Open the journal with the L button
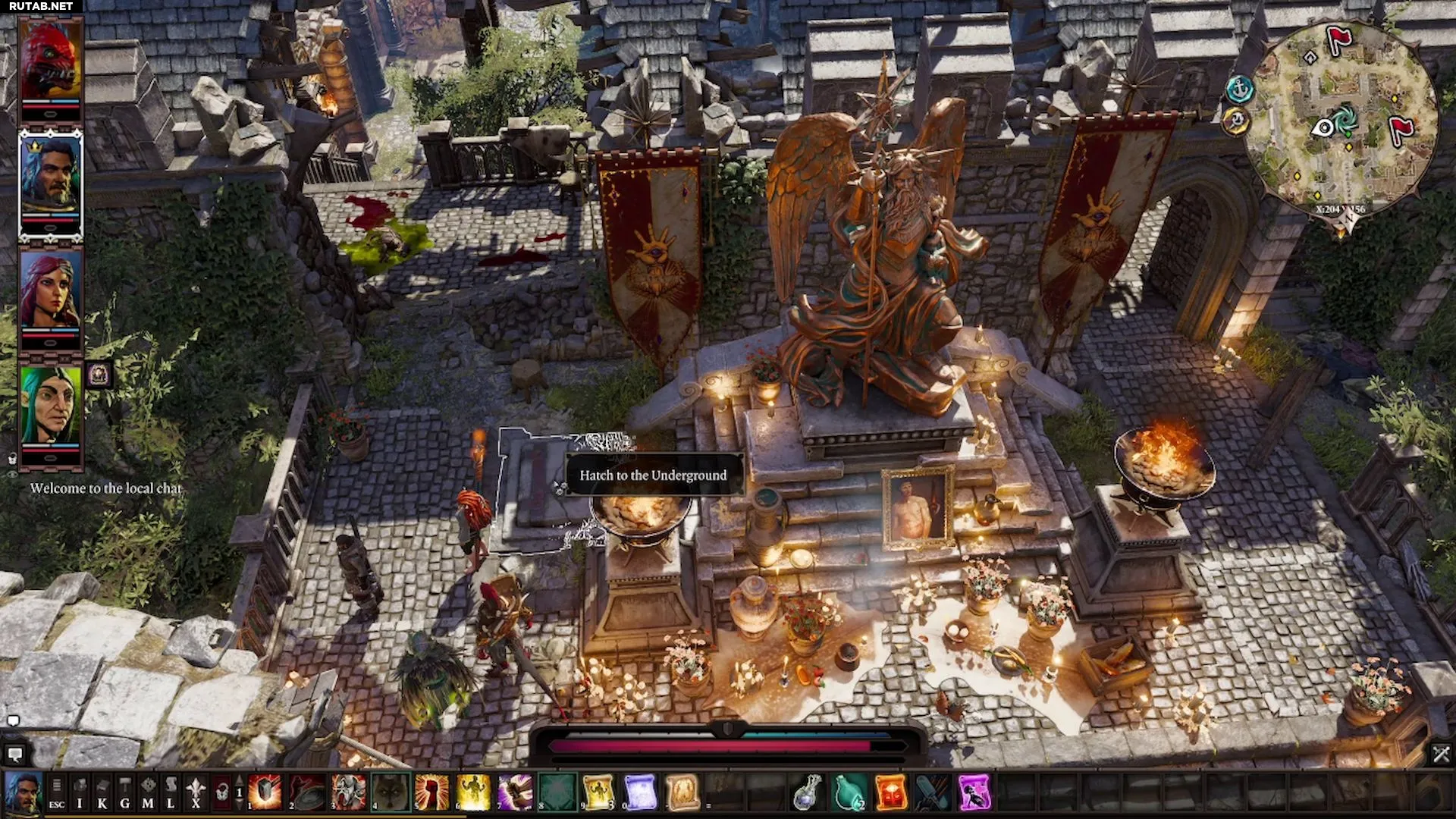This screenshot has width=1456, height=819. pos(171,792)
